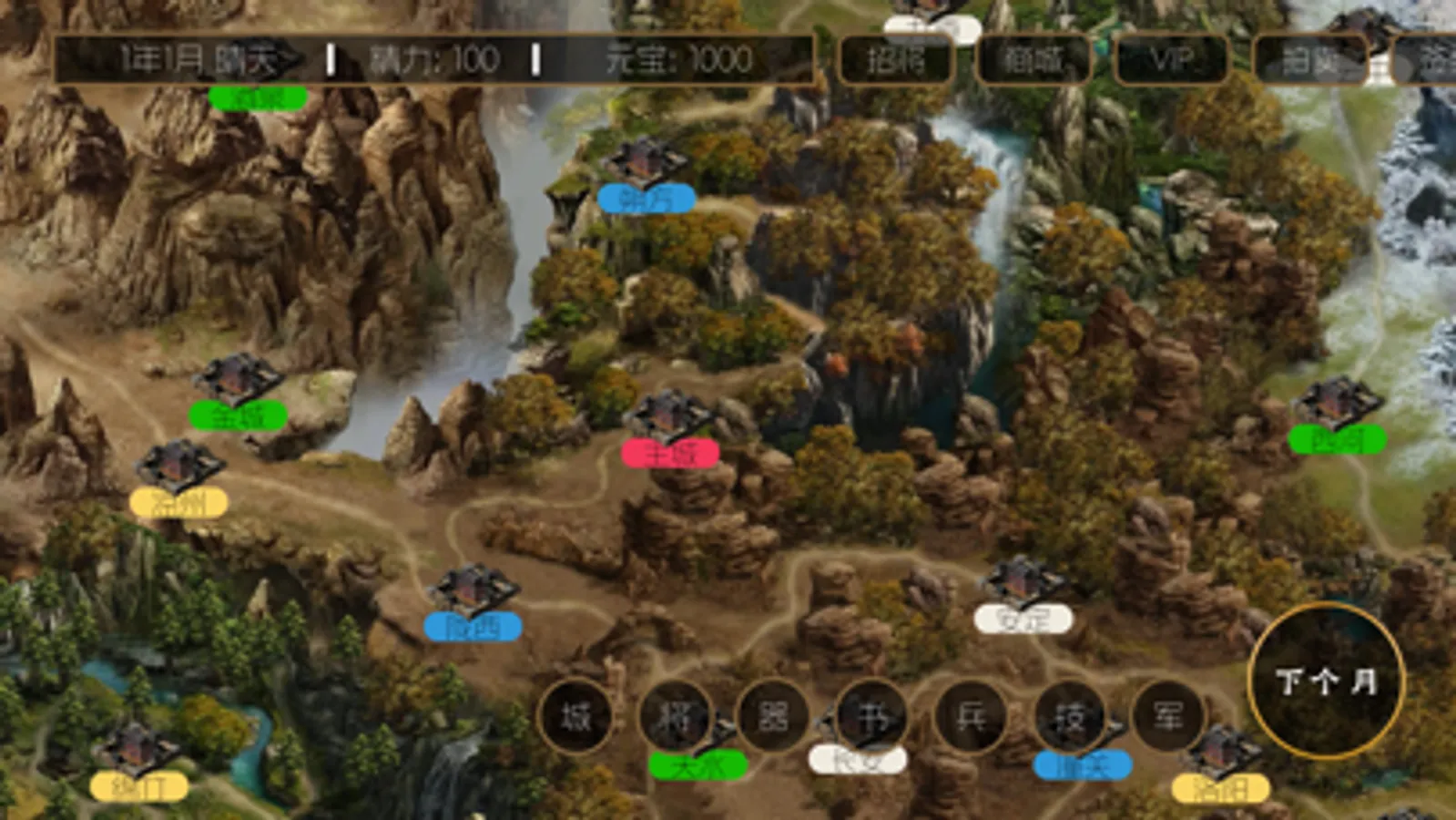Image resolution: width=1456 pixels, height=820 pixels.
Task: Click the 招将 recruit generals button
Action: pos(897,59)
